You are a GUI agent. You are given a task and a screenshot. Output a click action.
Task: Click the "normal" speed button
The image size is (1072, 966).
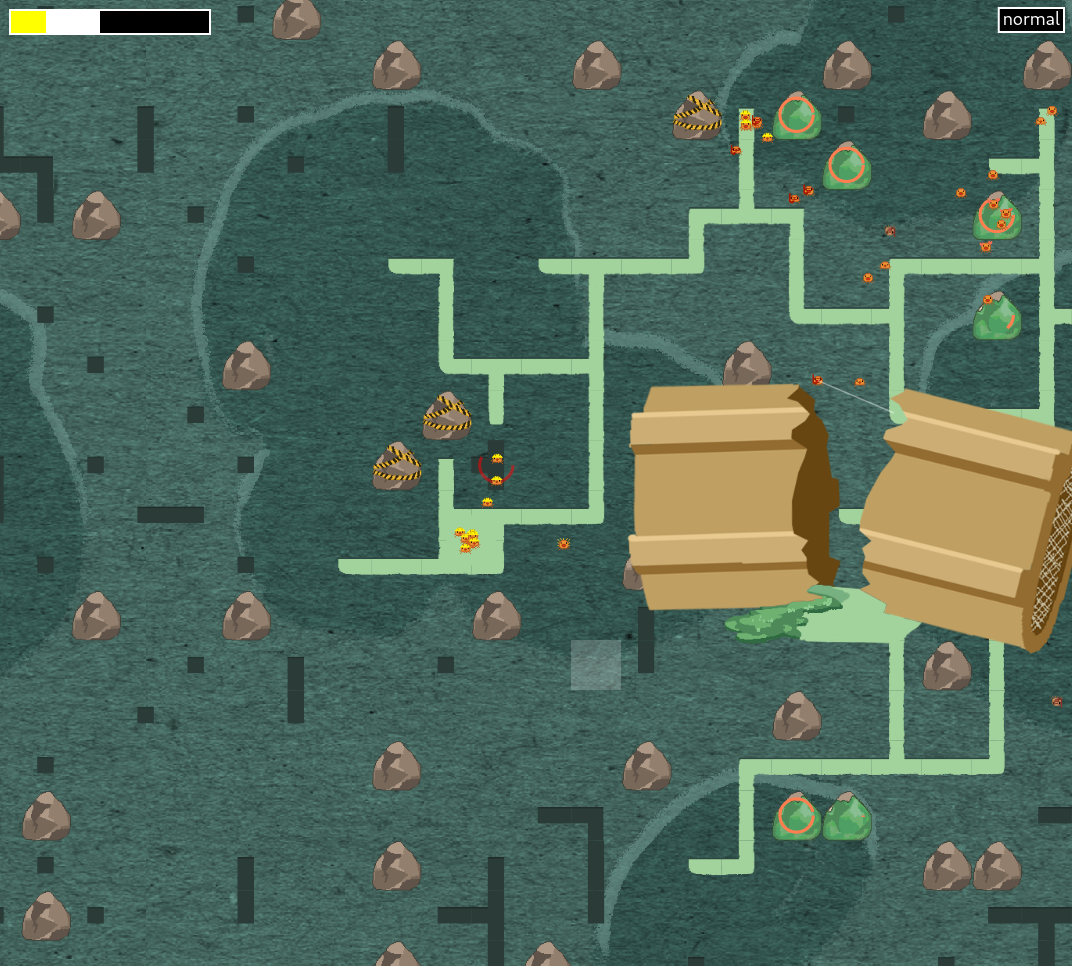1030,20
